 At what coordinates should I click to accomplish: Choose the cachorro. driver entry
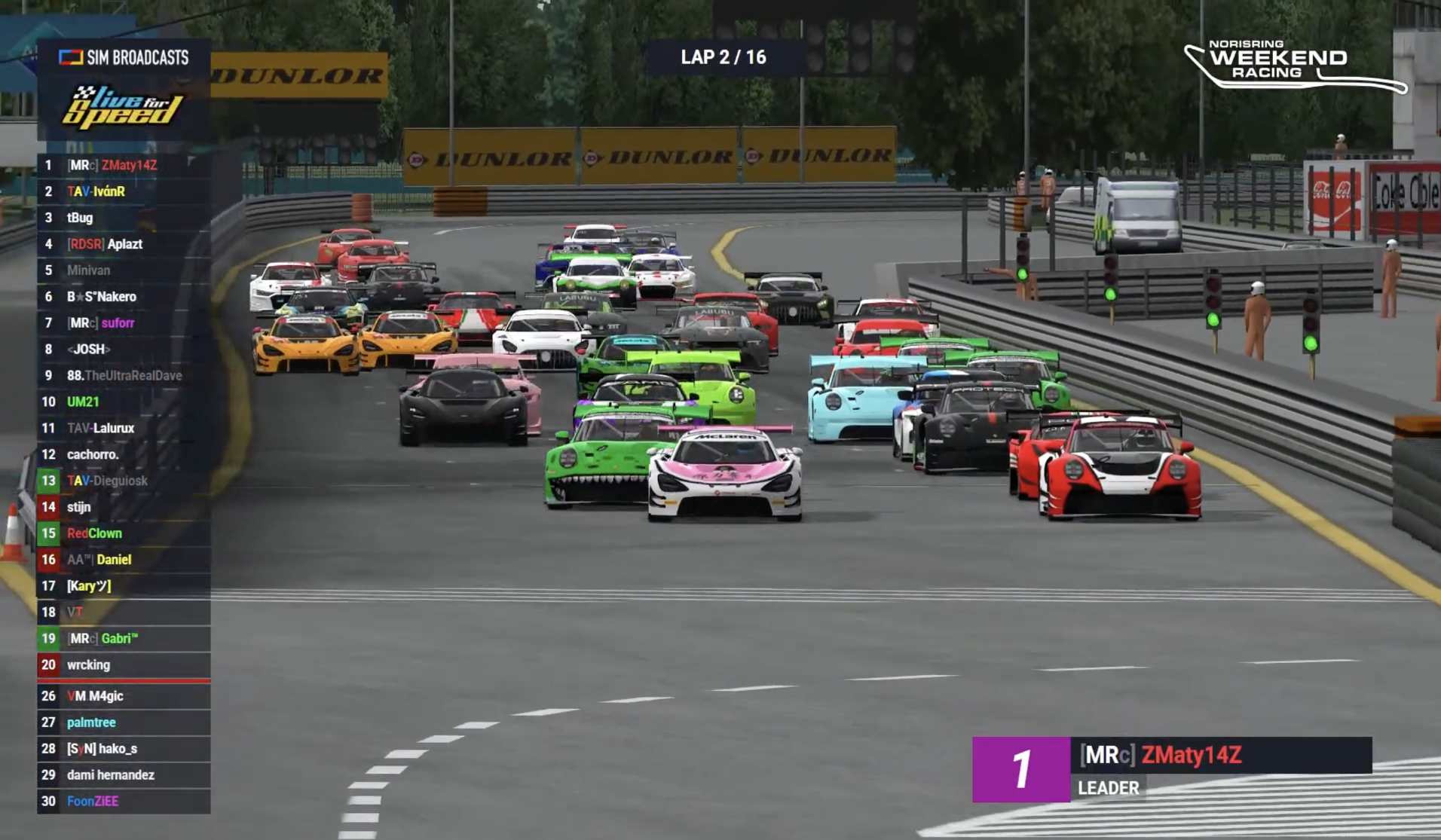[124, 454]
